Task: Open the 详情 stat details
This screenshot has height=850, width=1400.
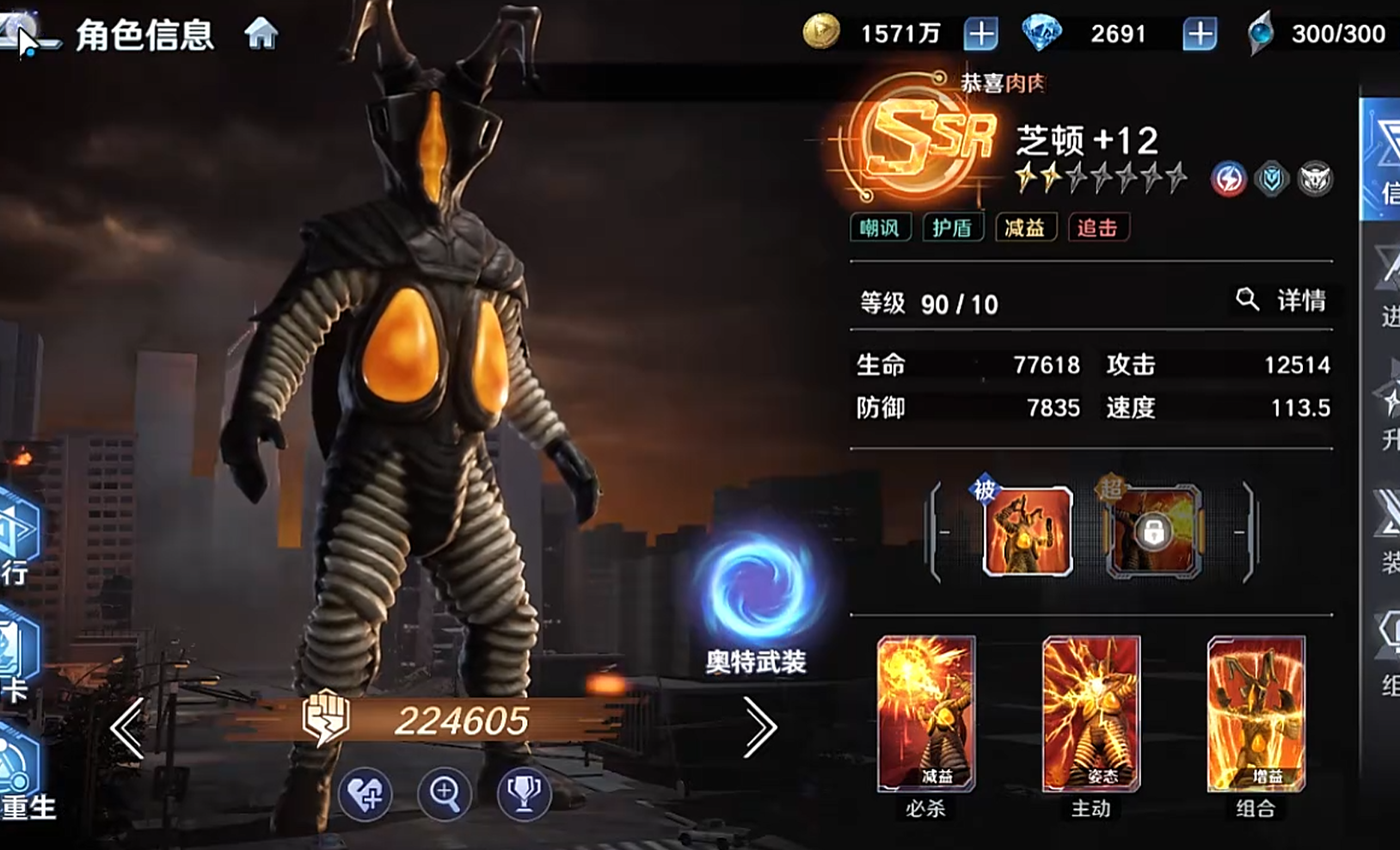Action: coord(1283,300)
